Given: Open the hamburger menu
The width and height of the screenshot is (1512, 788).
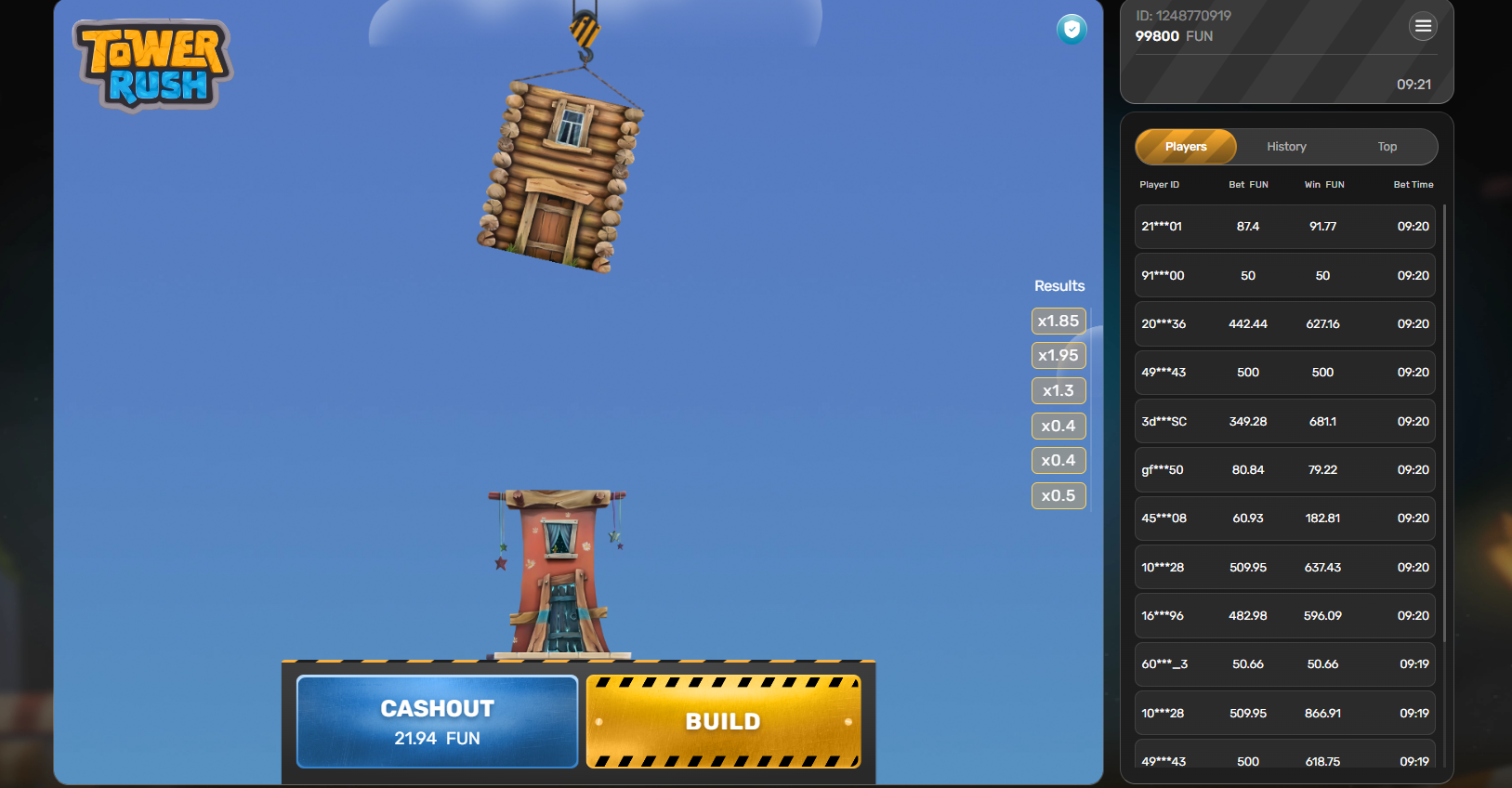Looking at the screenshot, I should pyautogui.click(x=1423, y=26).
